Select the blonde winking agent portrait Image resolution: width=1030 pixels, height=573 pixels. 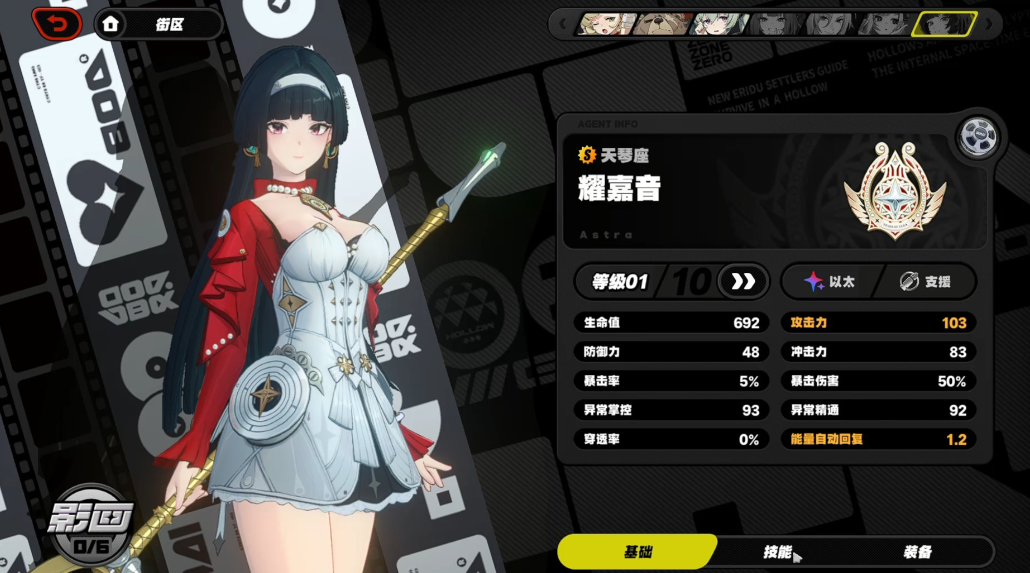606,23
